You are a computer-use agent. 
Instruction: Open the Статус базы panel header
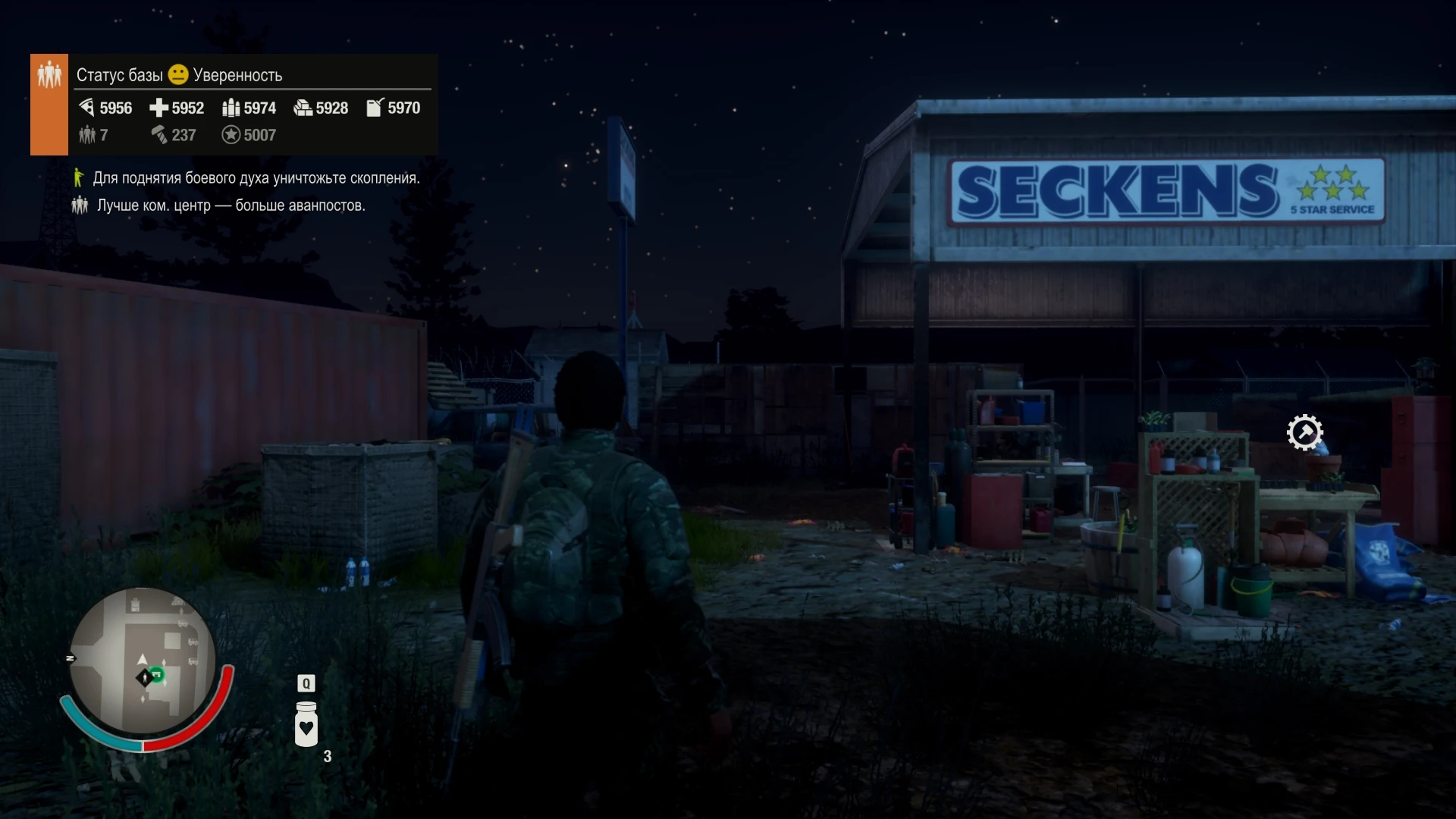point(119,74)
